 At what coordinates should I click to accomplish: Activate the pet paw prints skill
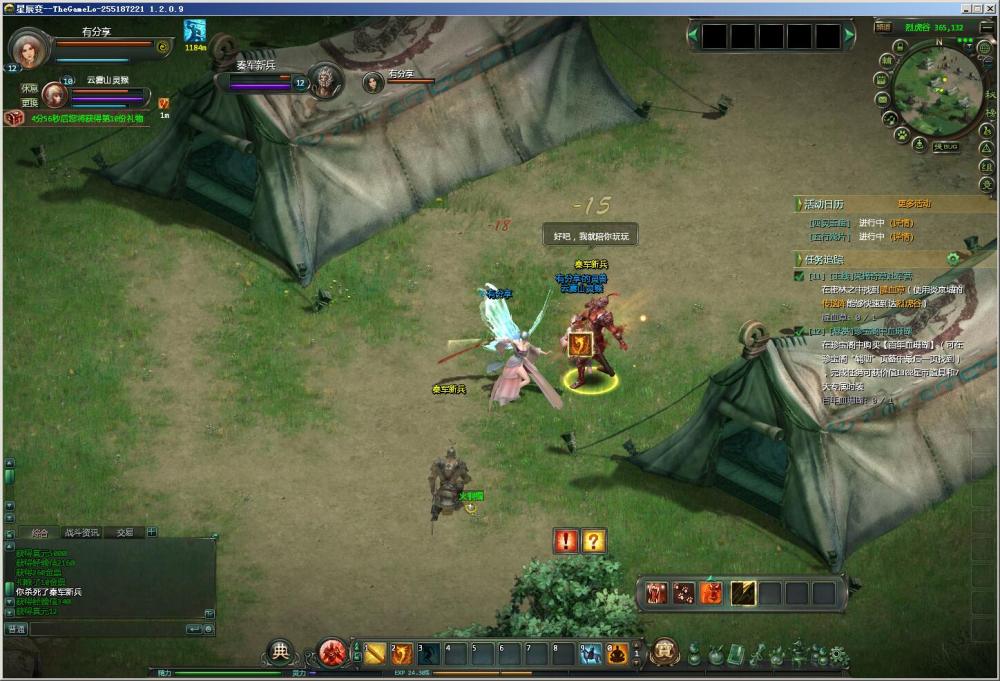(684, 593)
